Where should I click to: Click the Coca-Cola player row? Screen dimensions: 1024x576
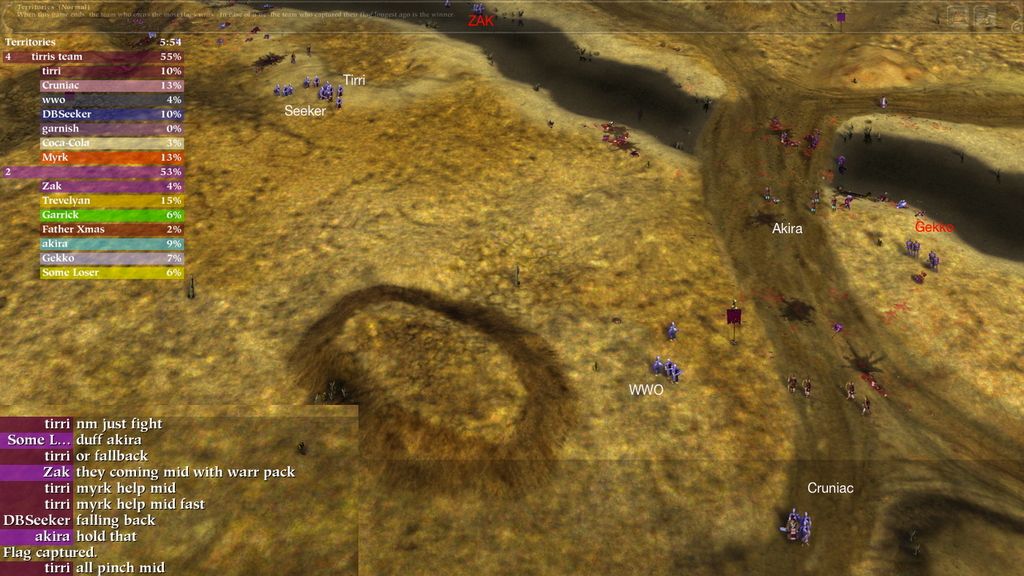click(110, 143)
